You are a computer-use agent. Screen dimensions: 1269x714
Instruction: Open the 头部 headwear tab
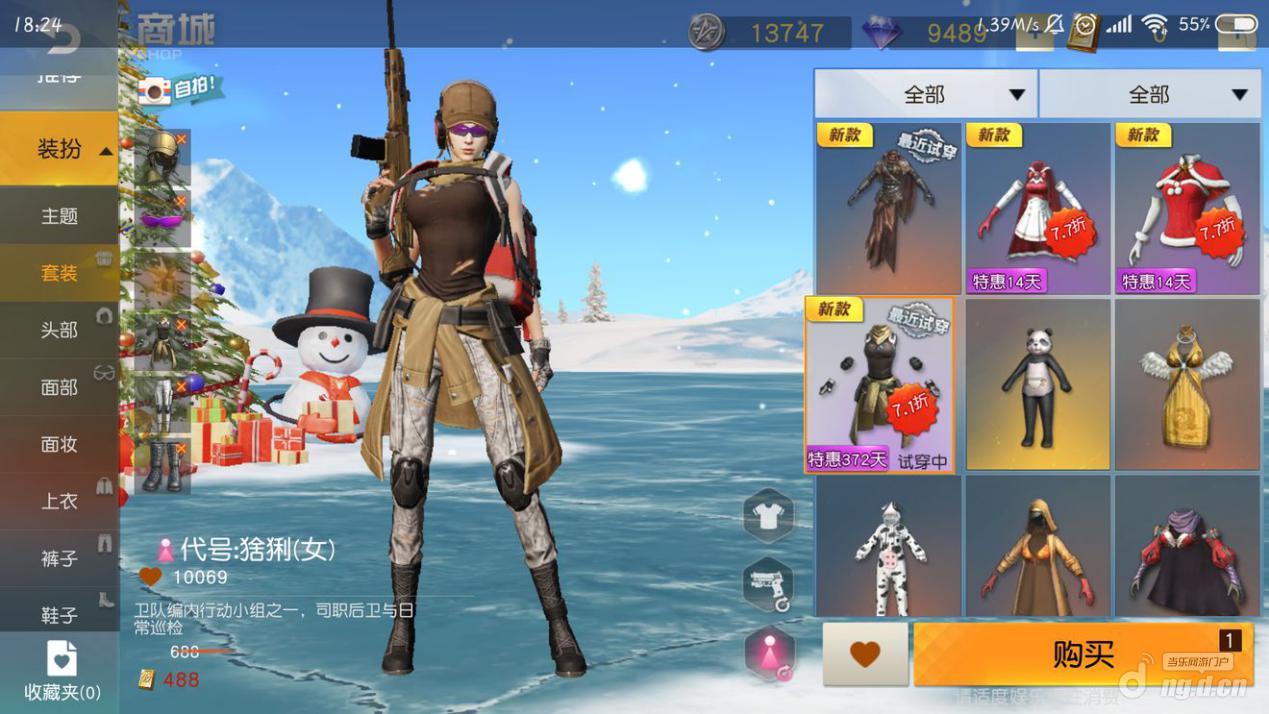(59, 330)
